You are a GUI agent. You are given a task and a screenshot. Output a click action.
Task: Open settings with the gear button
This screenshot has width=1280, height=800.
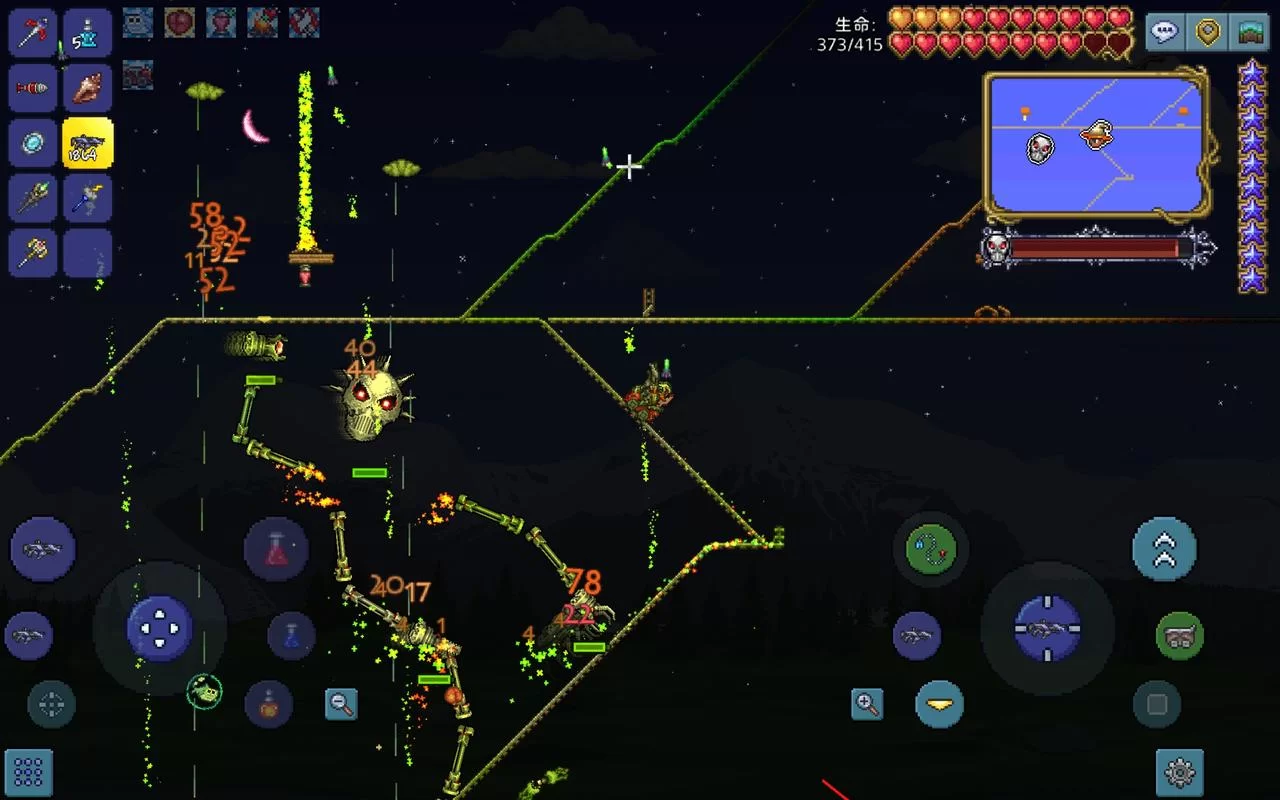pos(1180,772)
